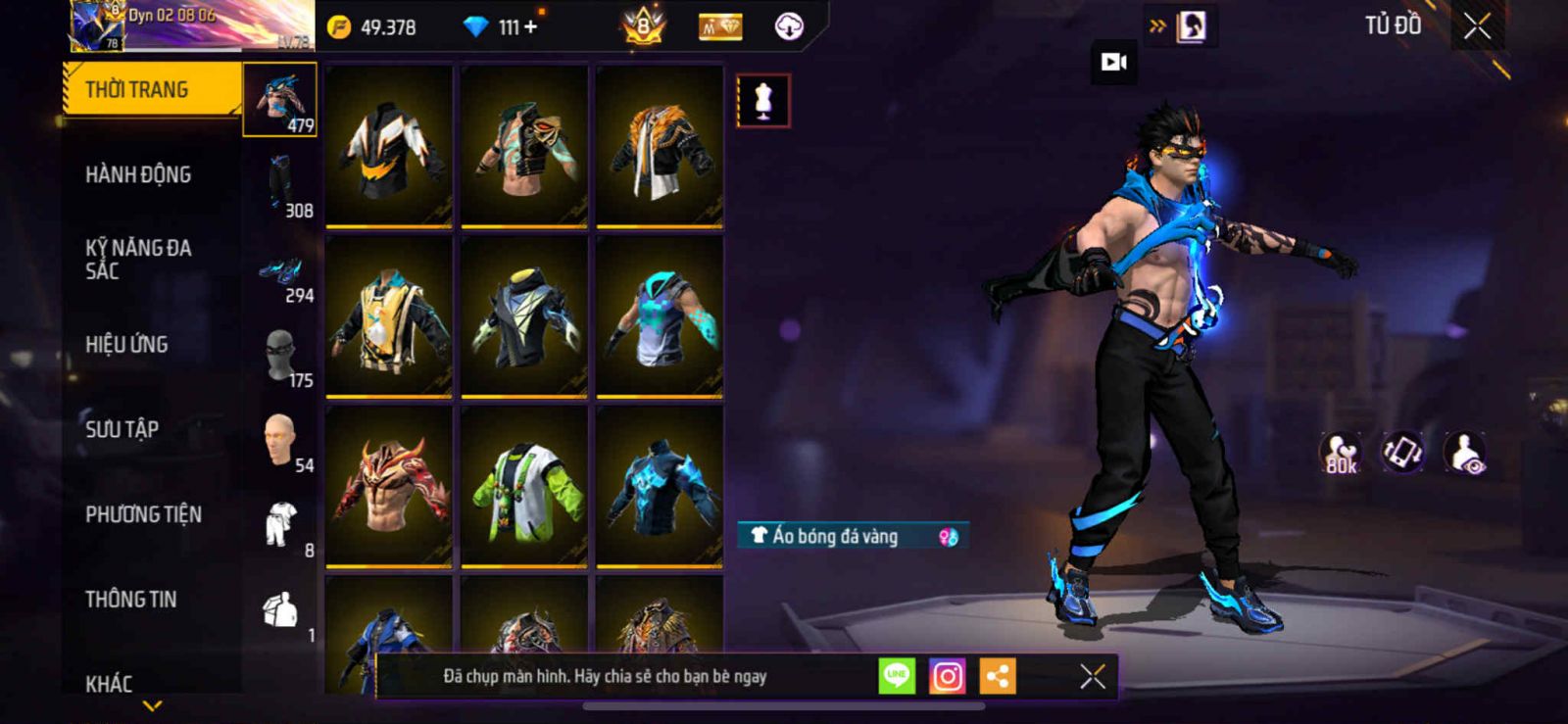Click the mannequin preview icon
Image resolution: width=1568 pixels, height=724 pixels.
point(763,101)
